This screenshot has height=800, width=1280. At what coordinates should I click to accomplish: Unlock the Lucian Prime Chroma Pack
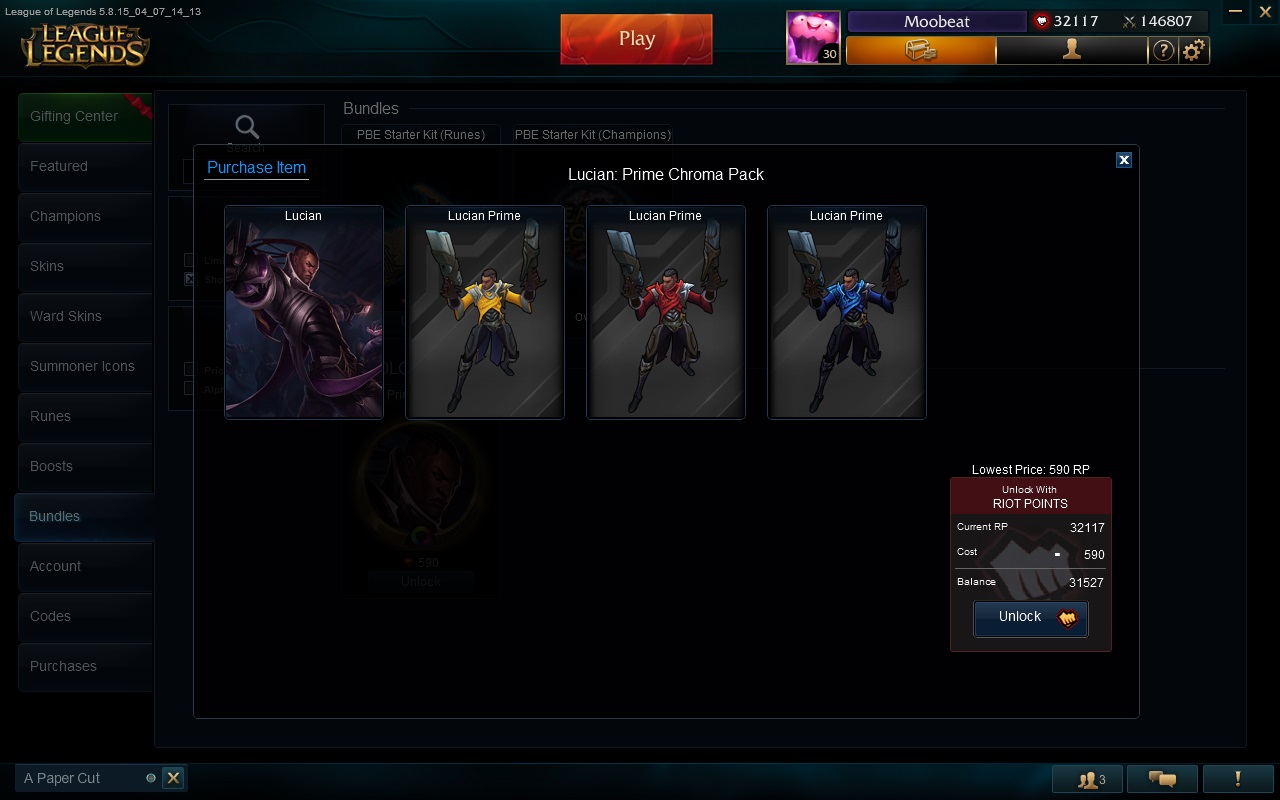1030,618
